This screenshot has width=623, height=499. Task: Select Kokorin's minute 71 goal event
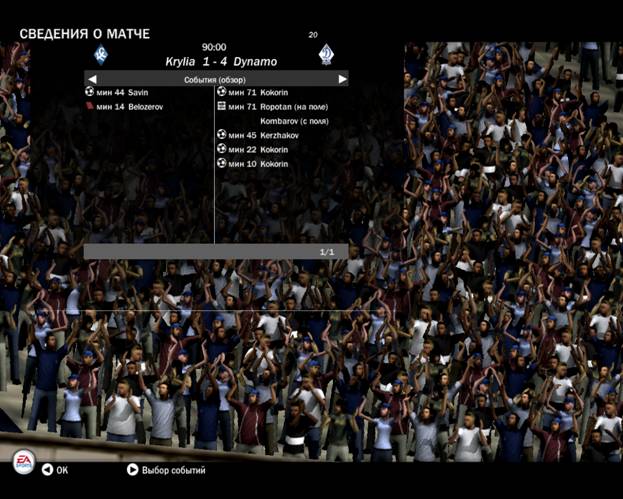[258, 92]
